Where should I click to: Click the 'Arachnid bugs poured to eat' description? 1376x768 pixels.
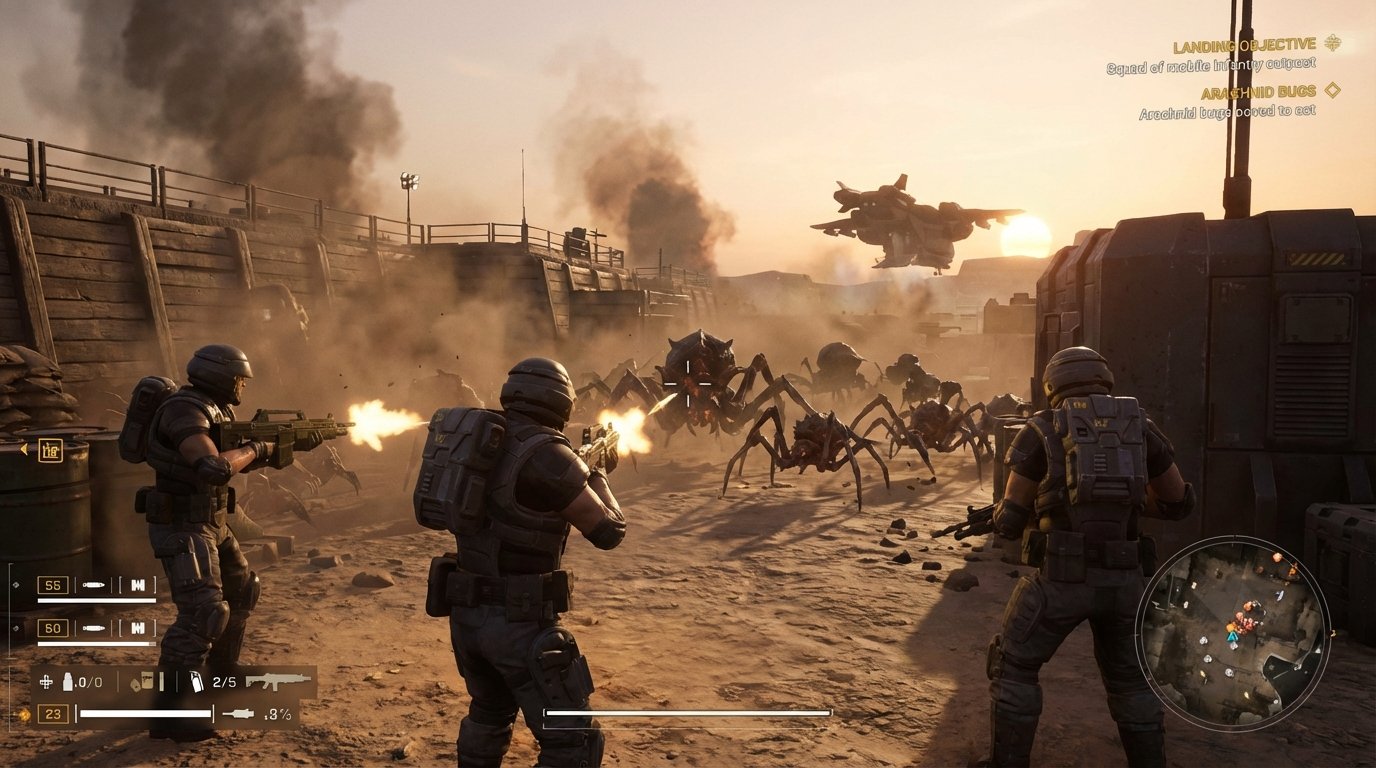click(1228, 111)
